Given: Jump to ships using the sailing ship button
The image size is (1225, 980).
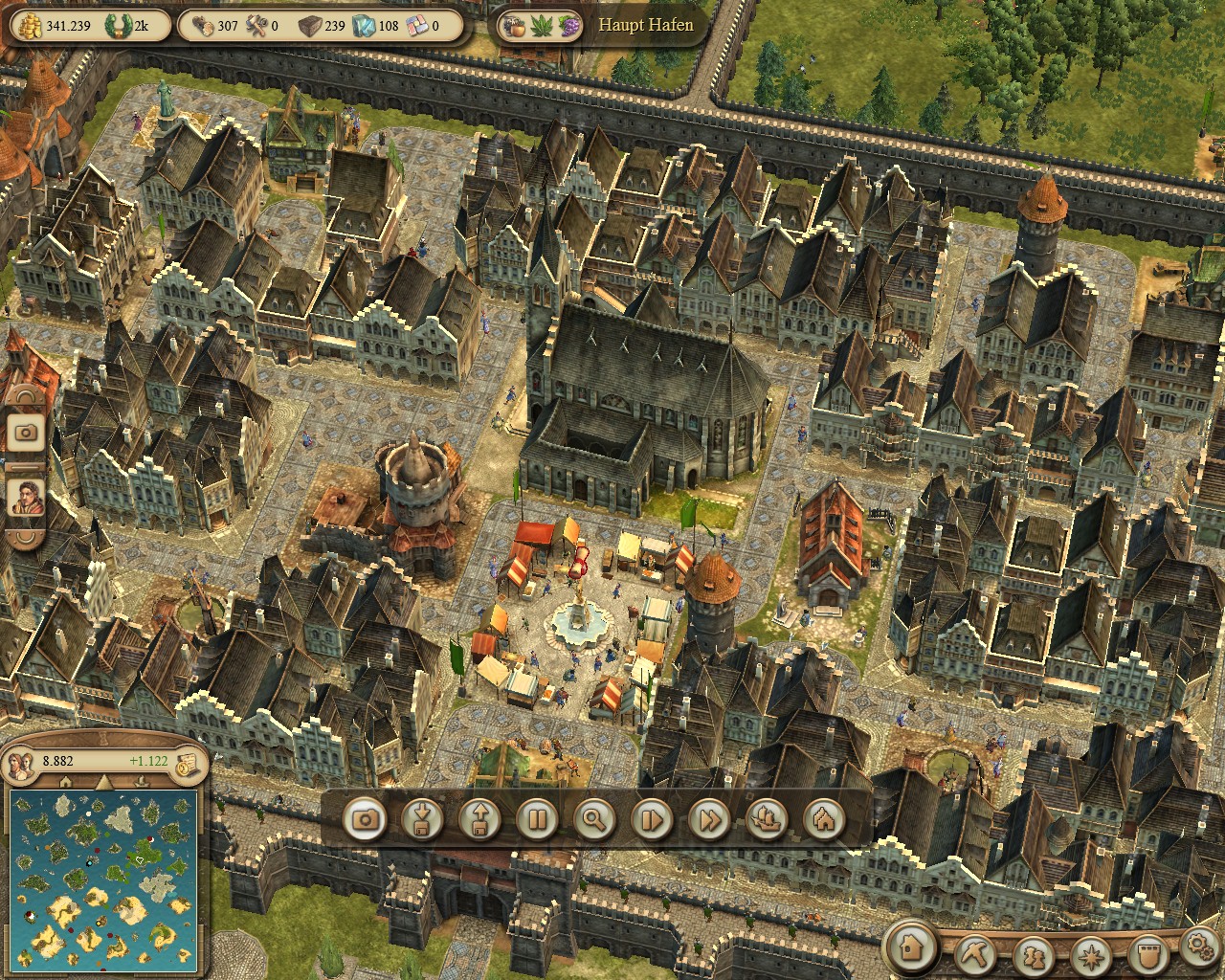Looking at the screenshot, I should click(x=767, y=819).
